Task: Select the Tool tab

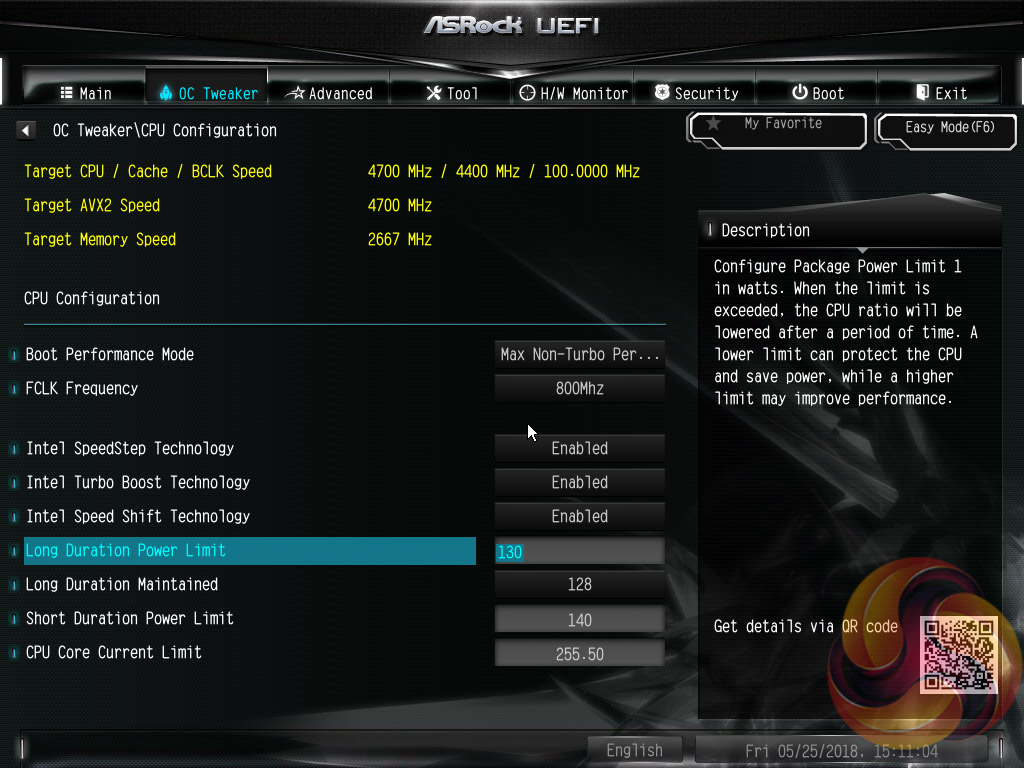Action: tap(452, 93)
